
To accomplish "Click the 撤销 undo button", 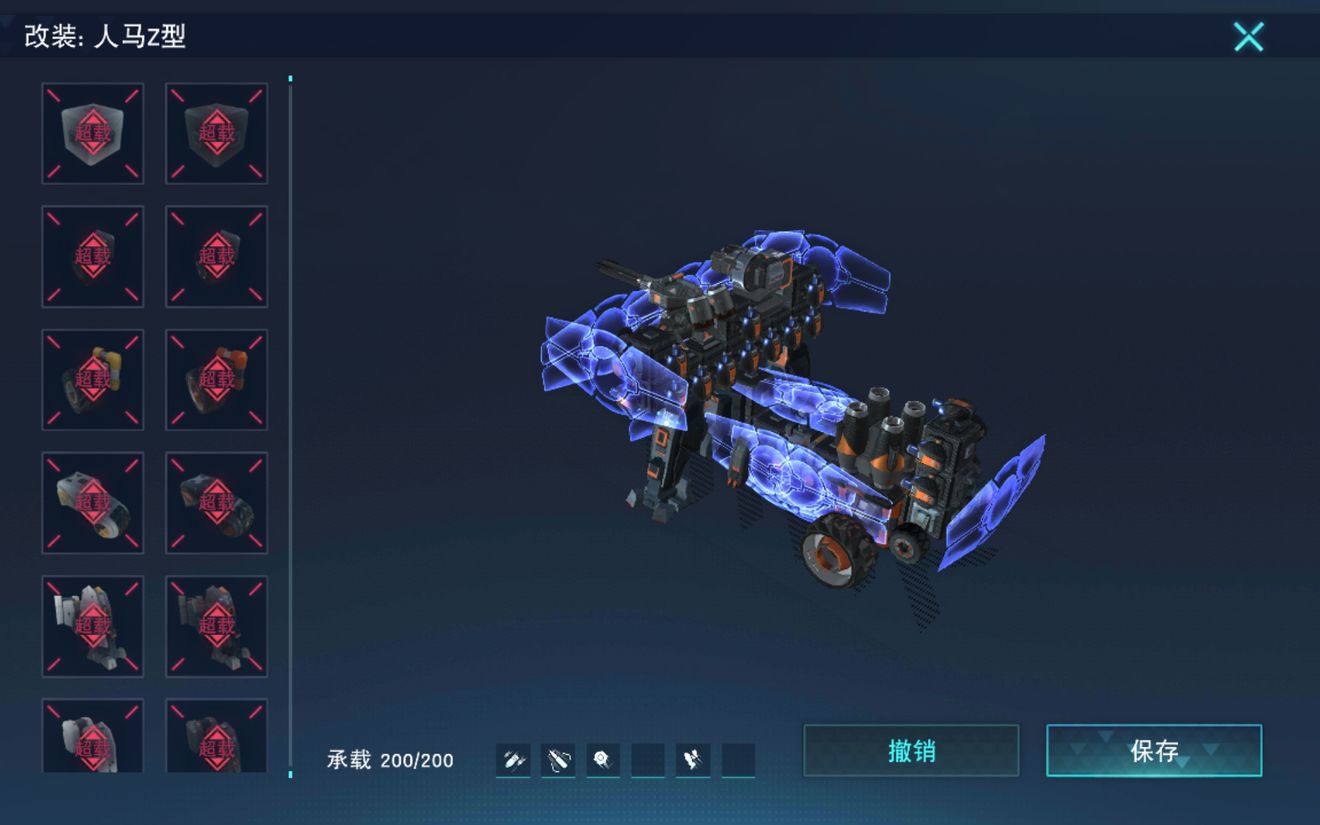I will tap(911, 750).
